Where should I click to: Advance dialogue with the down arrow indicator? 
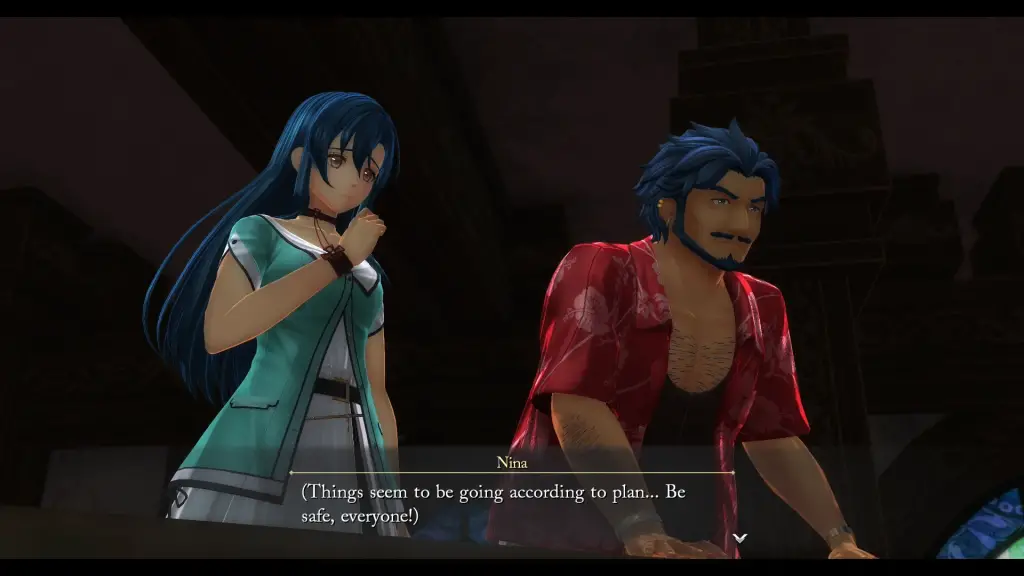click(739, 538)
